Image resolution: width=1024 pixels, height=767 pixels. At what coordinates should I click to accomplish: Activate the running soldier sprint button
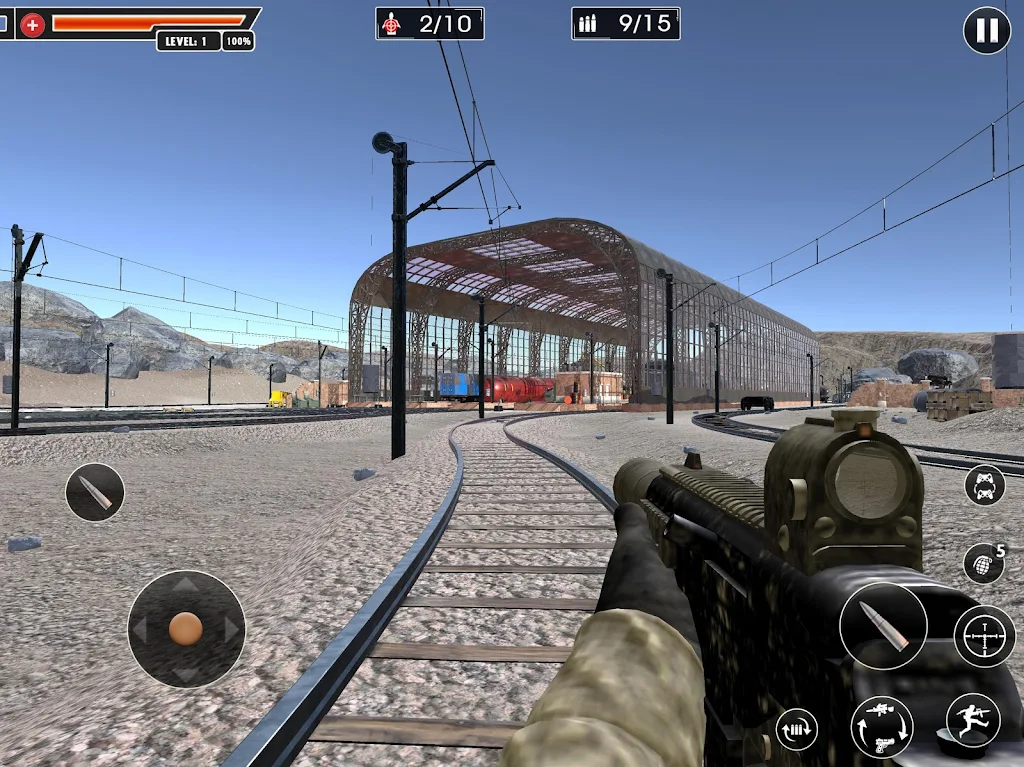(972, 720)
